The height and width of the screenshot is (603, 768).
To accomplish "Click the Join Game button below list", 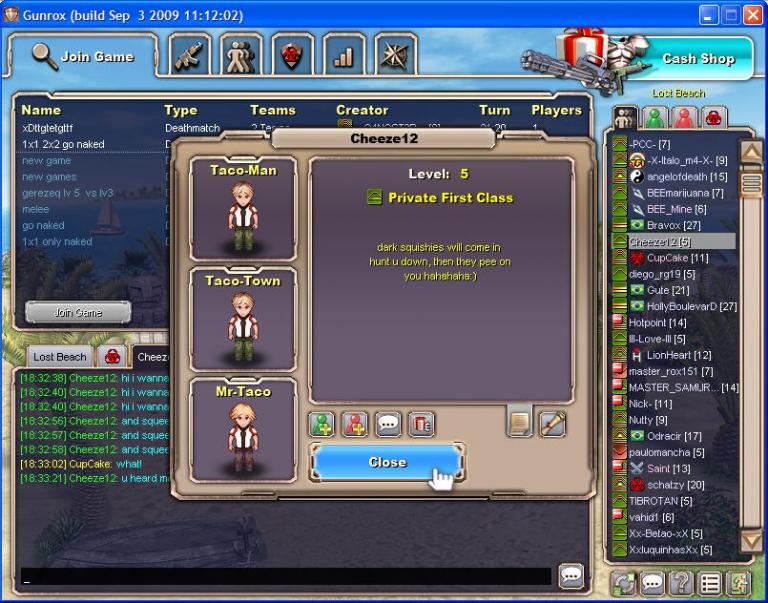I will click(x=77, y=313).
